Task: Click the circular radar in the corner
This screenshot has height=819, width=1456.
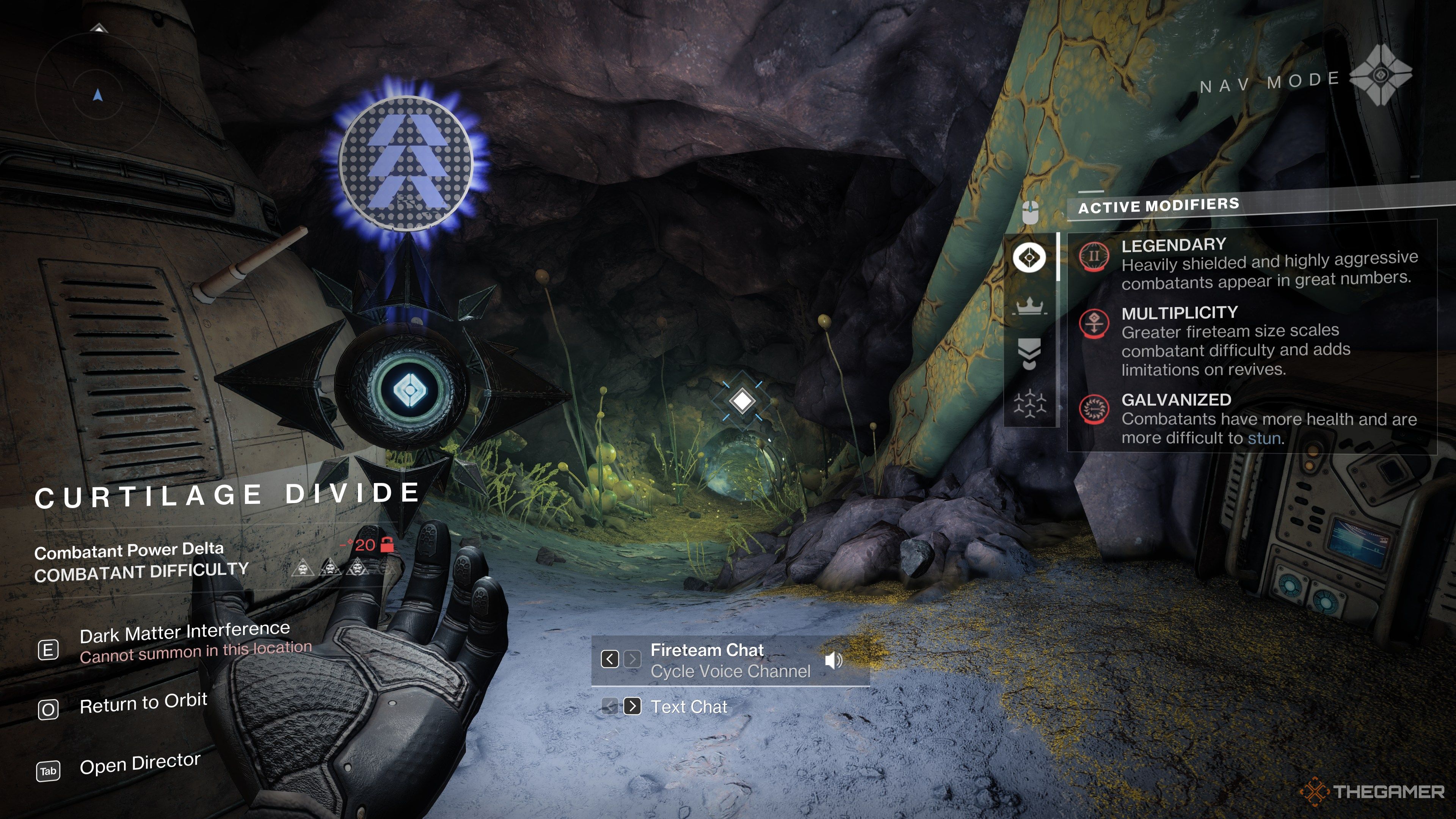Action: click(98, 91)
